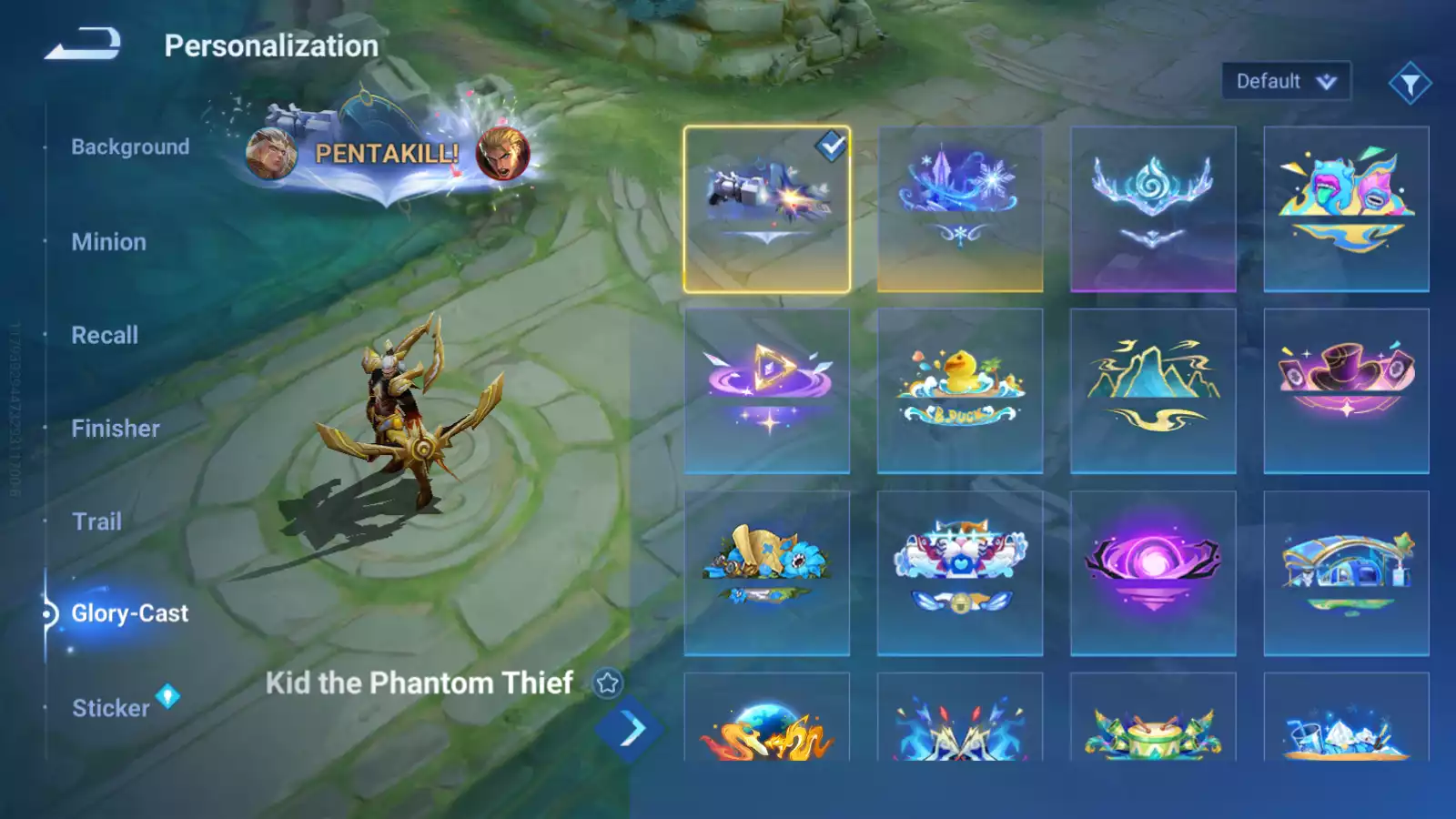The width and height of the screenshot is (1456, 819).
Task: Pick the glowing purple orb glory-cast
Action: [x=1153, y=572]
